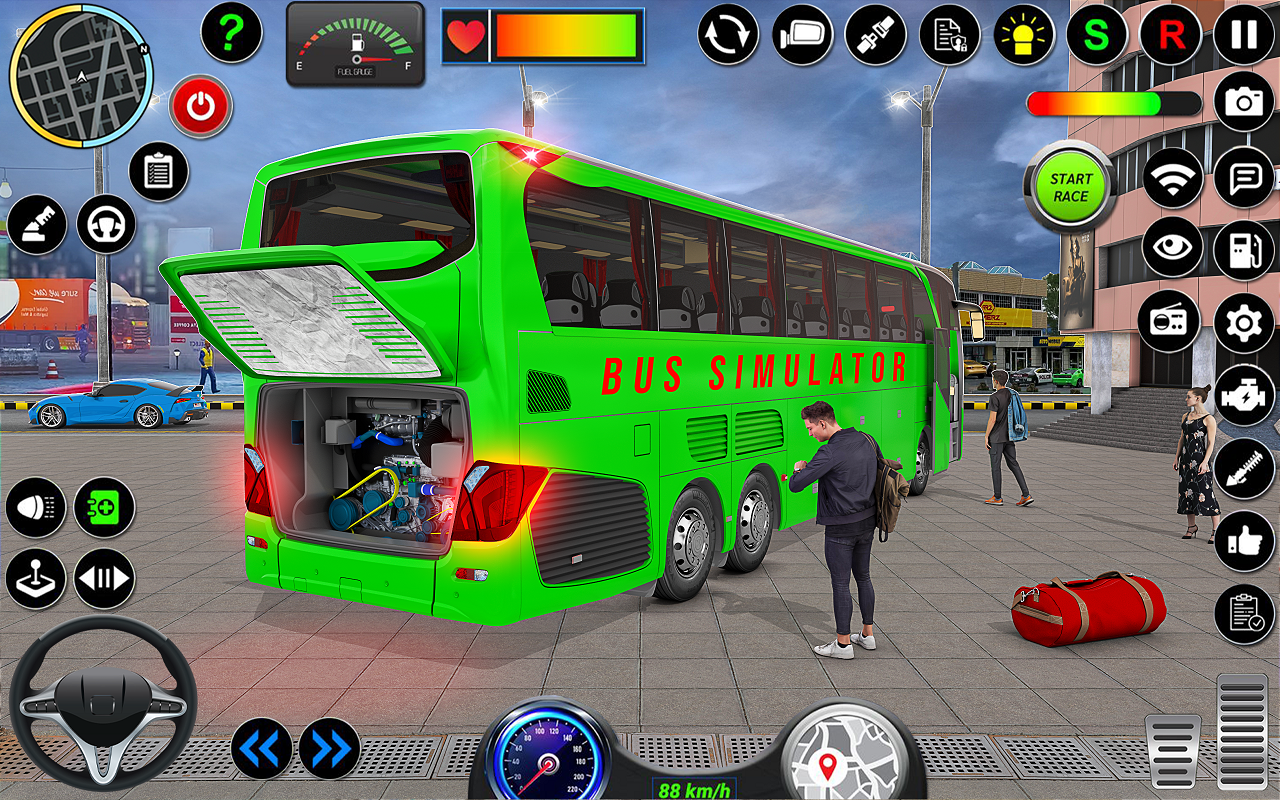The width and height of the screenshot is (1280, 800).
Task: Open the fuel pump refuel button
Action: [x=1244, y=250]
